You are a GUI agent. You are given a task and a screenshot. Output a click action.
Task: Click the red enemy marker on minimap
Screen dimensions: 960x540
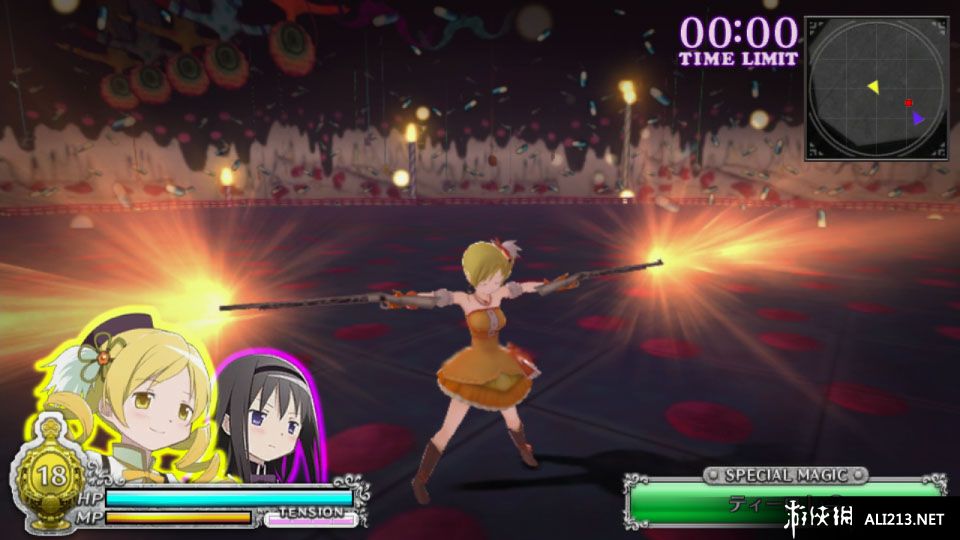tap(908, 103)
